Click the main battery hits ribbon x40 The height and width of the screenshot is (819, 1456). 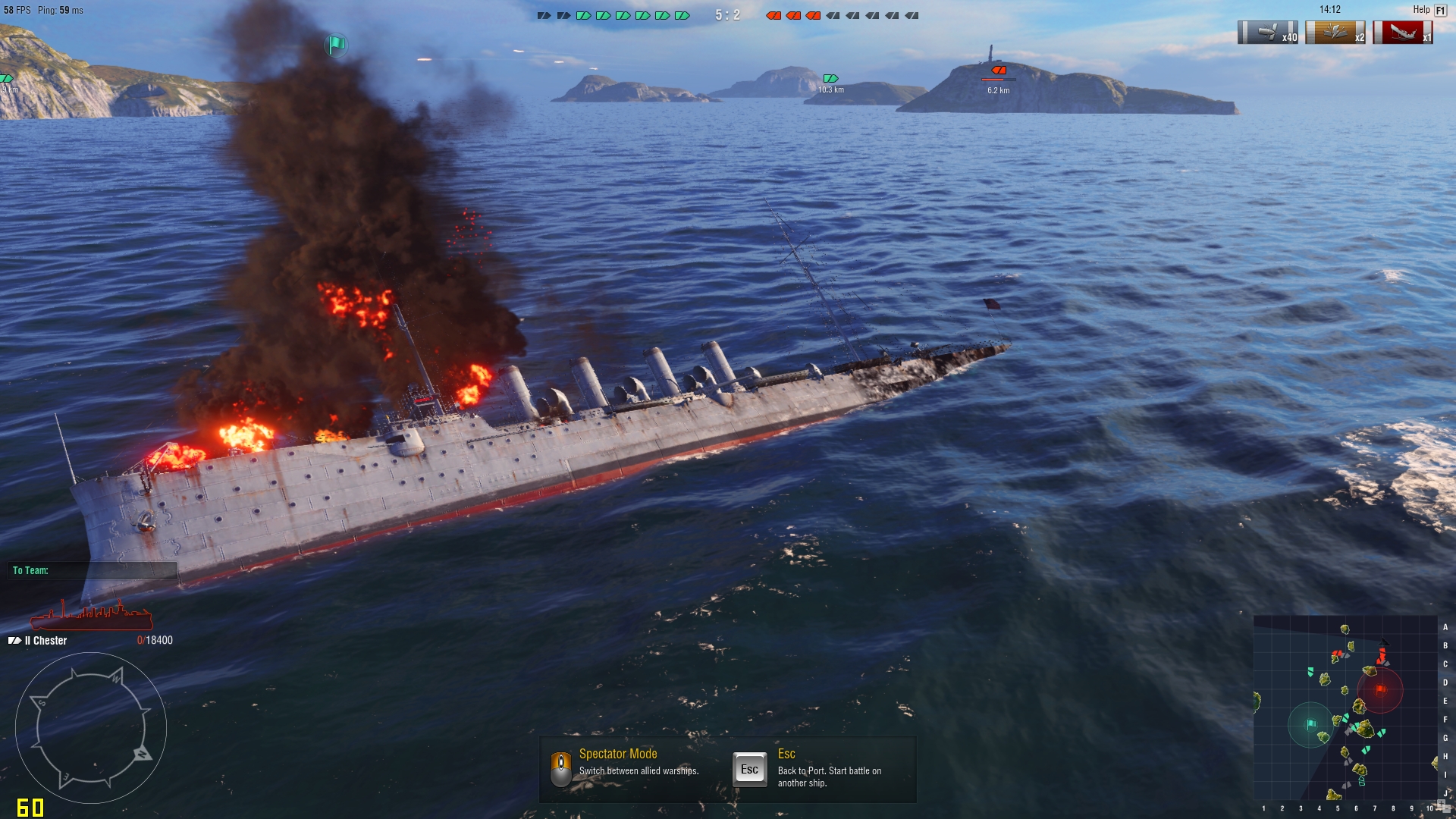click(x=1268, y=33)
